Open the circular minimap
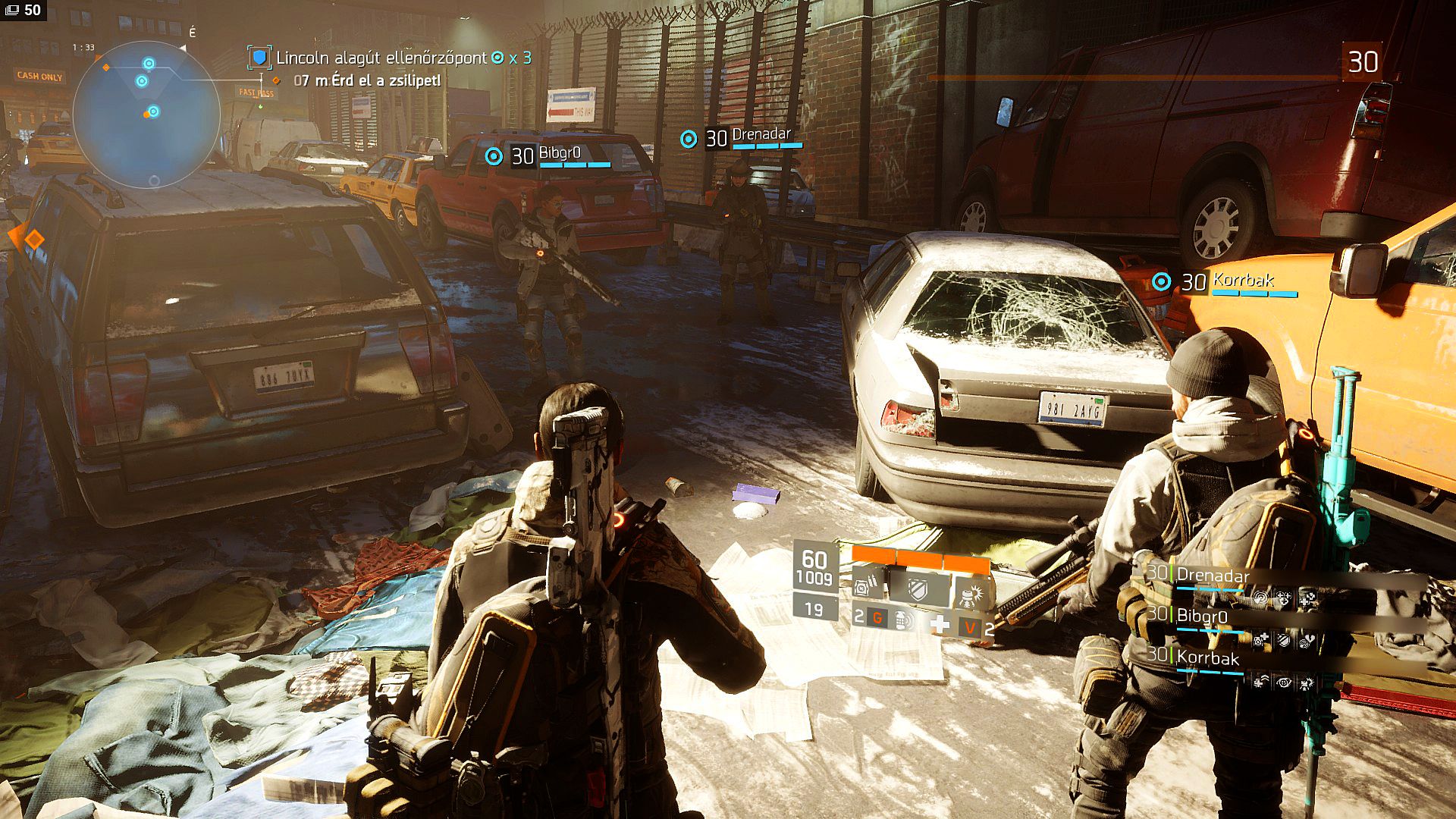The height and width of the screenshot is (819, 1456). pyautogui.click(x=146, y=114)
